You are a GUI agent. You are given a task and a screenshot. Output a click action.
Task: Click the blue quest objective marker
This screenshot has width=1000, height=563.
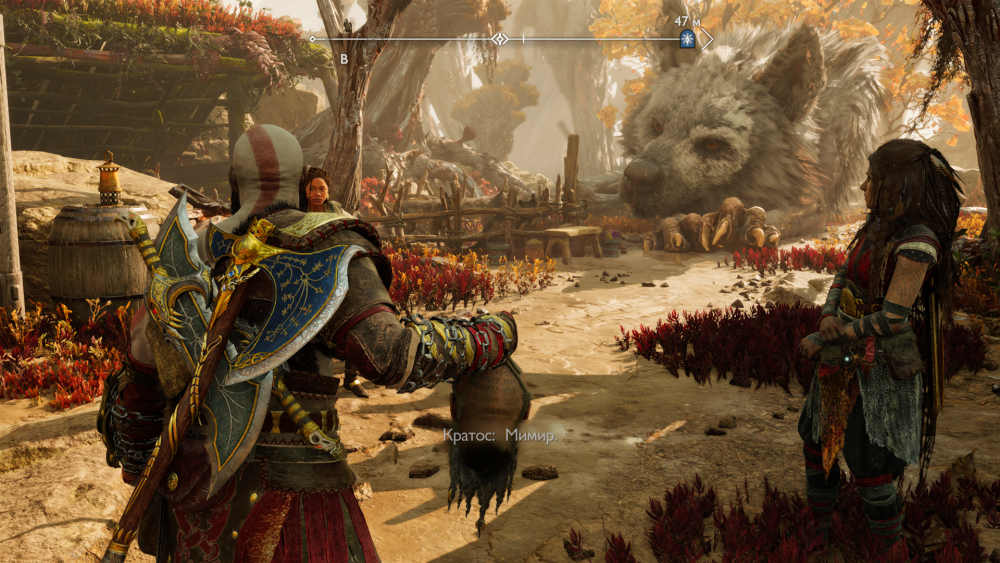pos(687,39)
